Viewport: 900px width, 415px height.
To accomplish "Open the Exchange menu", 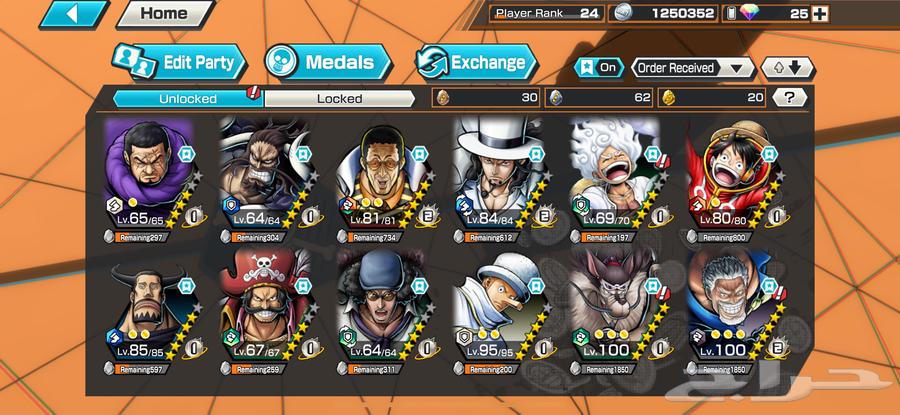I will click(475, 62).
